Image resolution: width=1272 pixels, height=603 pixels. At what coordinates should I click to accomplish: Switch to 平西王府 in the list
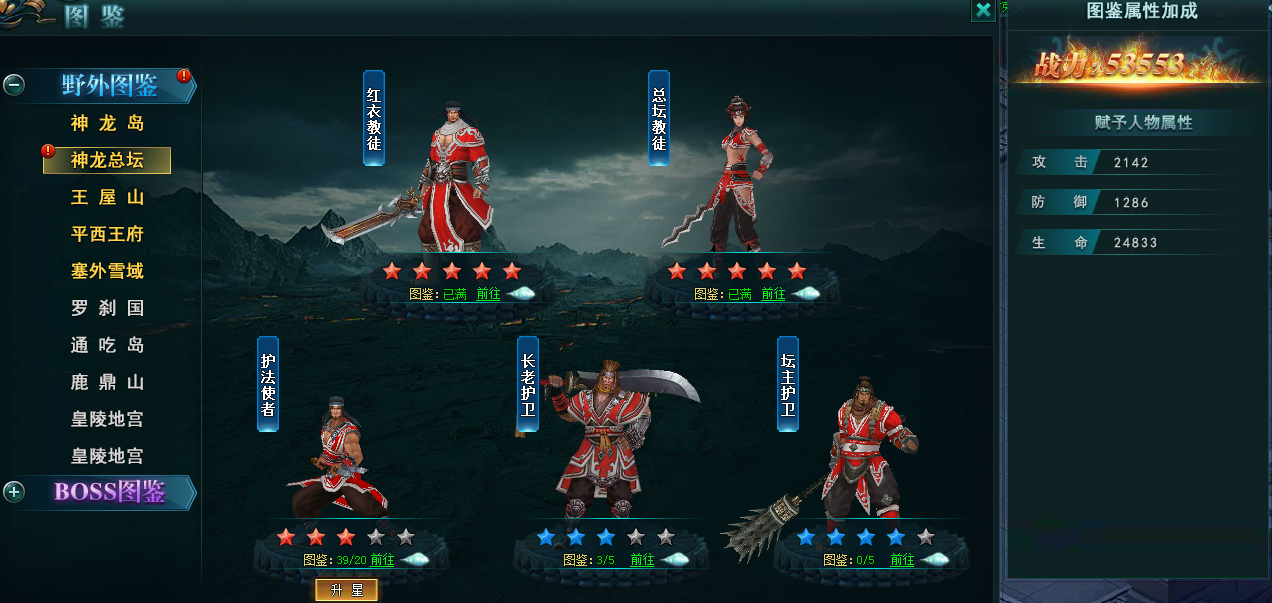pyautogui.click(x=107, y=234)
